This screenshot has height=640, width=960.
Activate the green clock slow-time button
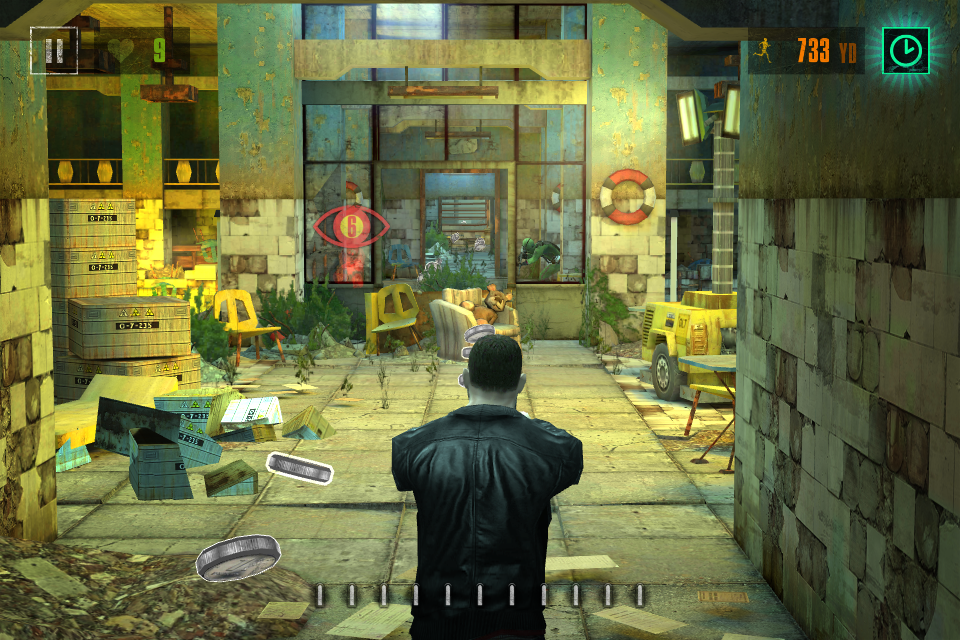[x=906, y=50]
